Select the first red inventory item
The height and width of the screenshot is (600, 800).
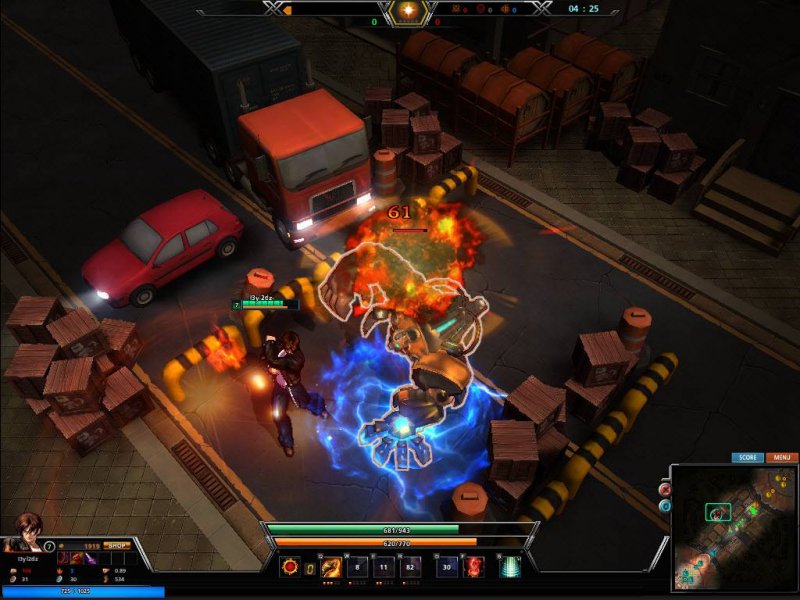pos(63,557)
